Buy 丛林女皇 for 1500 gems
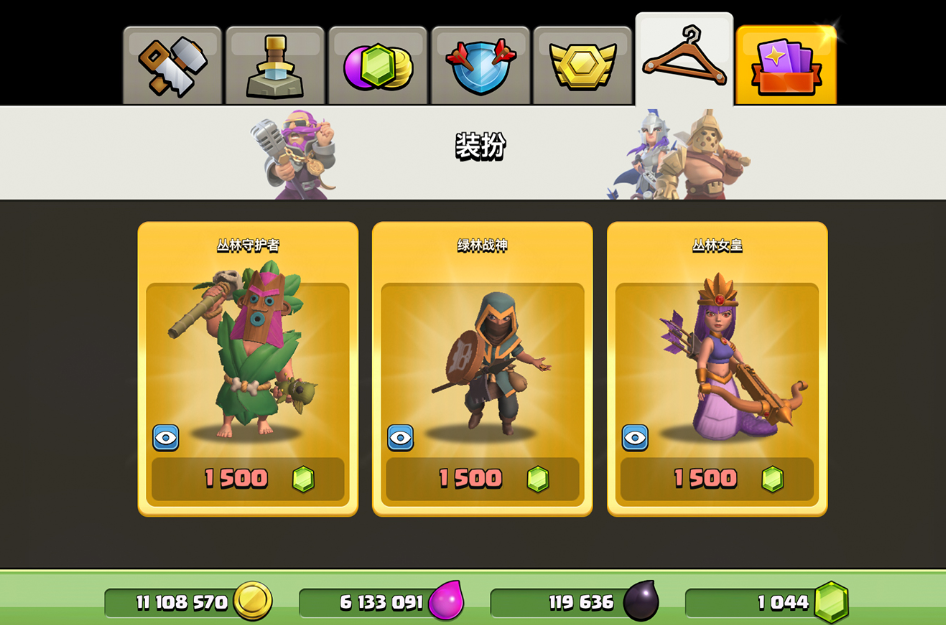The image size is (946, 625). point(717,479)
